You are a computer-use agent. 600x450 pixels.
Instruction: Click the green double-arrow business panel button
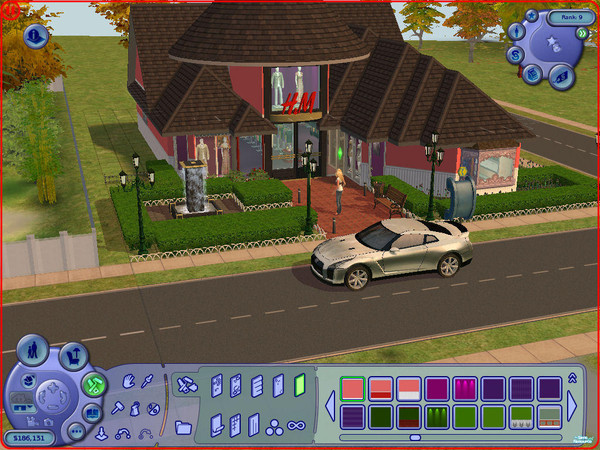(582, 31)
